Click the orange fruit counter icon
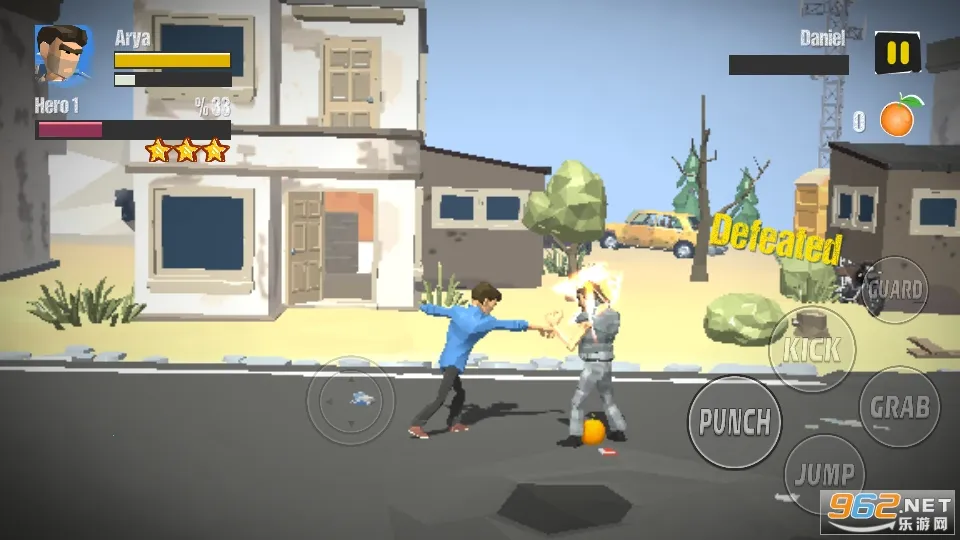Viewport: 960px width, 540px height. pos(899,118)
